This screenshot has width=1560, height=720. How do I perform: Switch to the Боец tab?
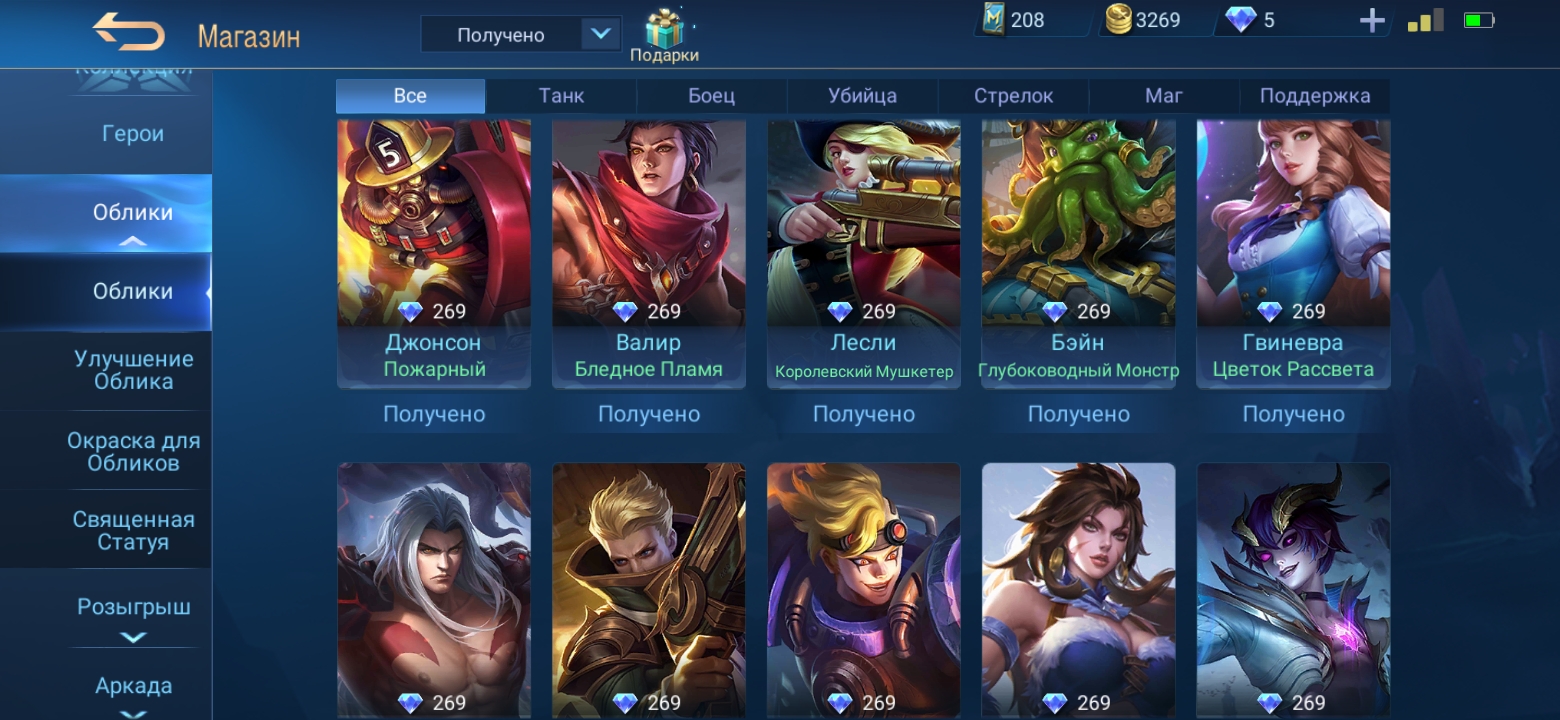click(711, 96)
